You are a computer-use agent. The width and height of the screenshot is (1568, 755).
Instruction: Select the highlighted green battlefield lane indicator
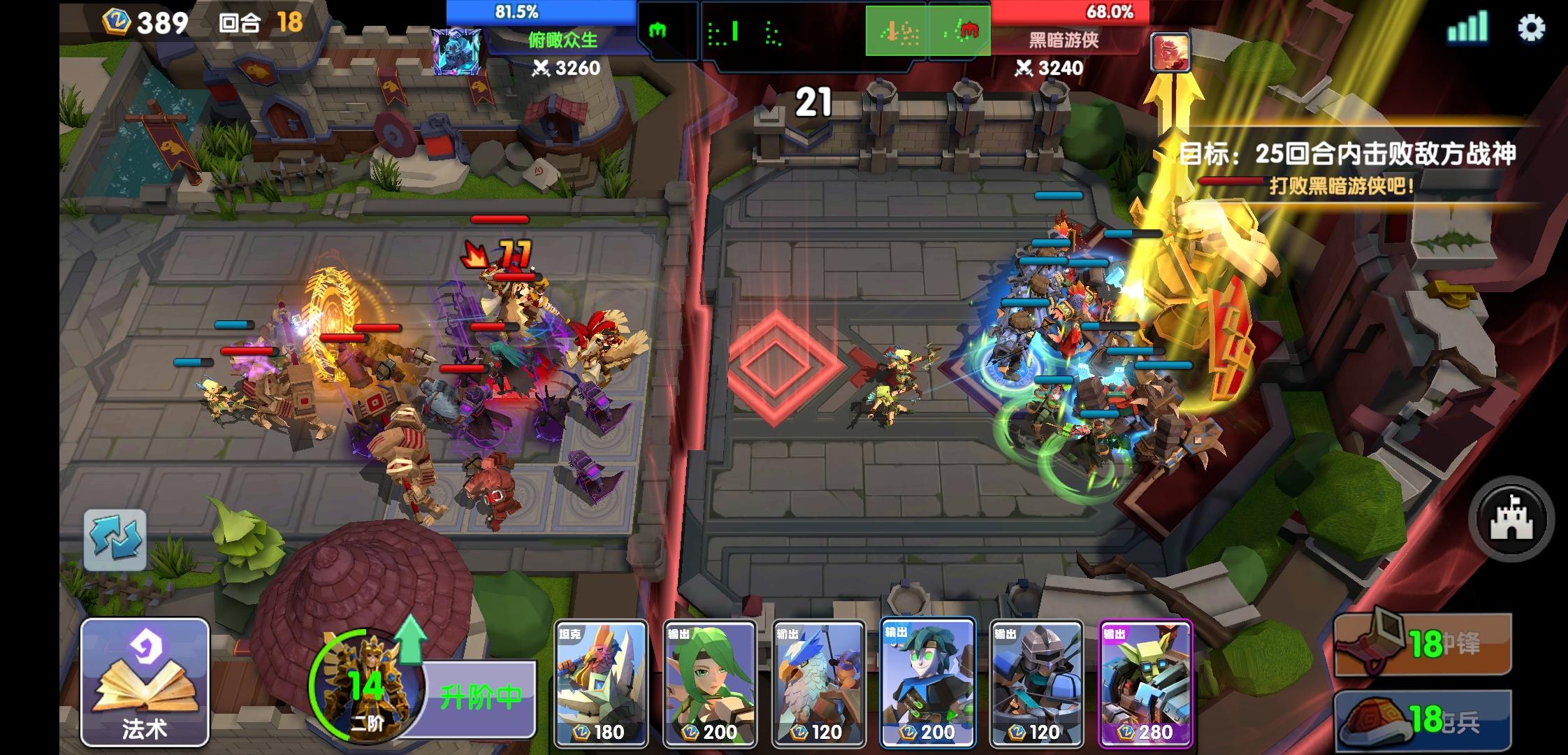tap(928, 31)
